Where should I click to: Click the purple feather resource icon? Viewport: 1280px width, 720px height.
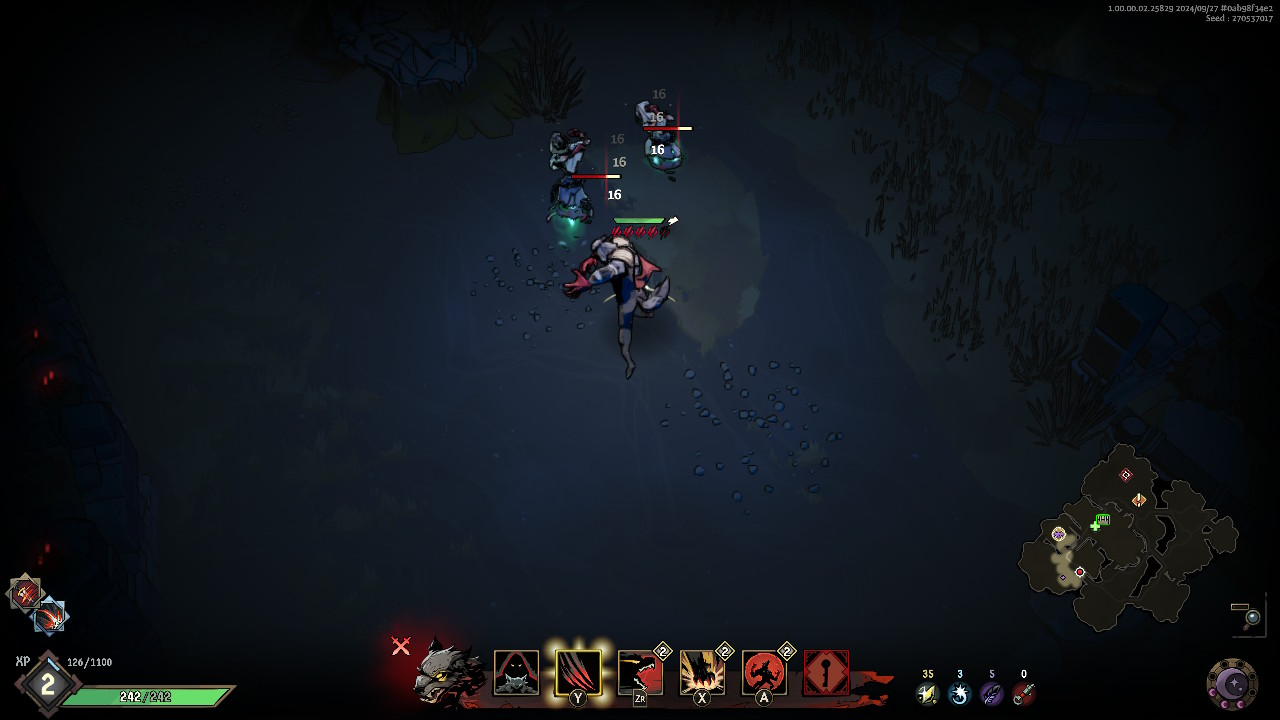click(x=991, y=693)
